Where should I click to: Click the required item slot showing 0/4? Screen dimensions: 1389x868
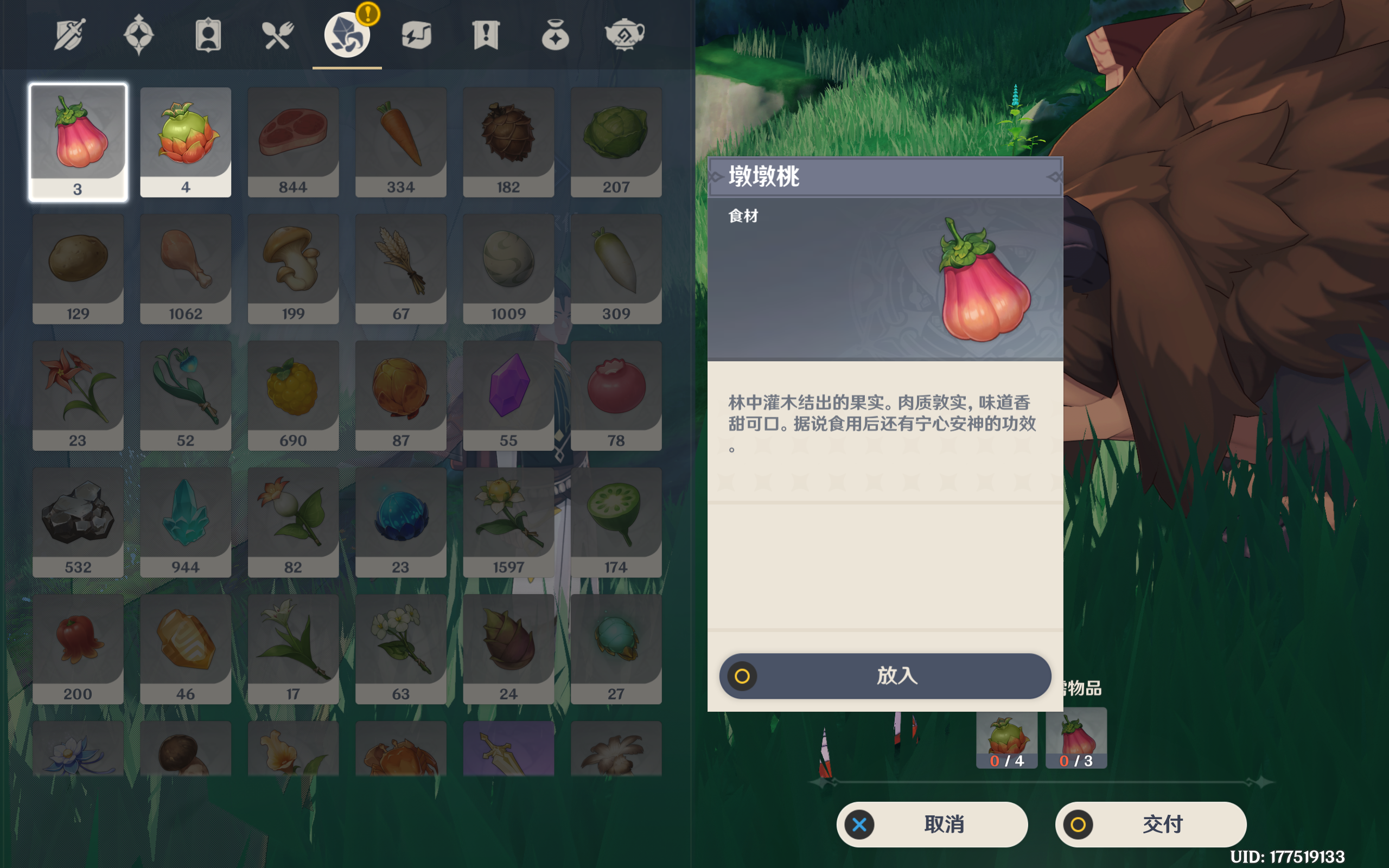(x=1006, y=738)
